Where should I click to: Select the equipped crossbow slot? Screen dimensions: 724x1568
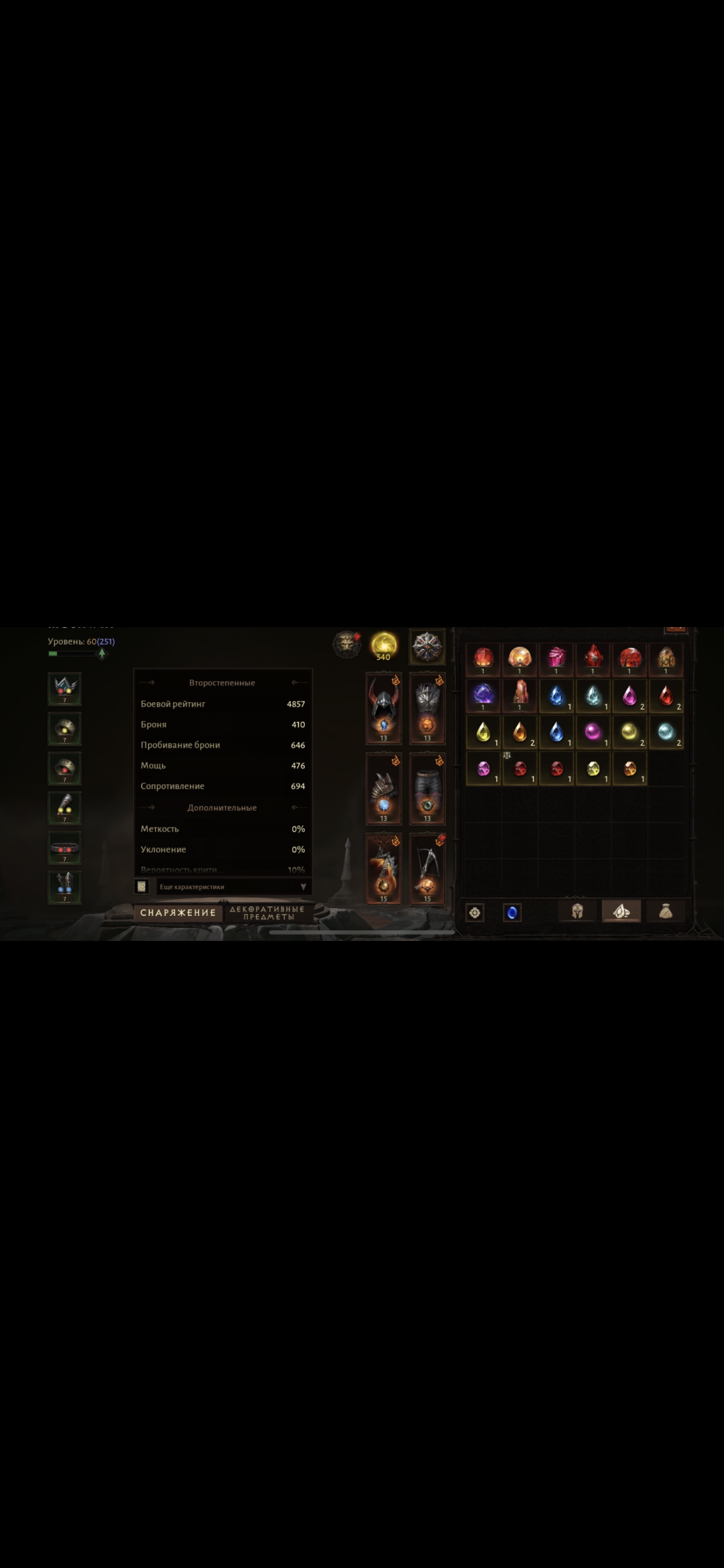pos(427,868)
